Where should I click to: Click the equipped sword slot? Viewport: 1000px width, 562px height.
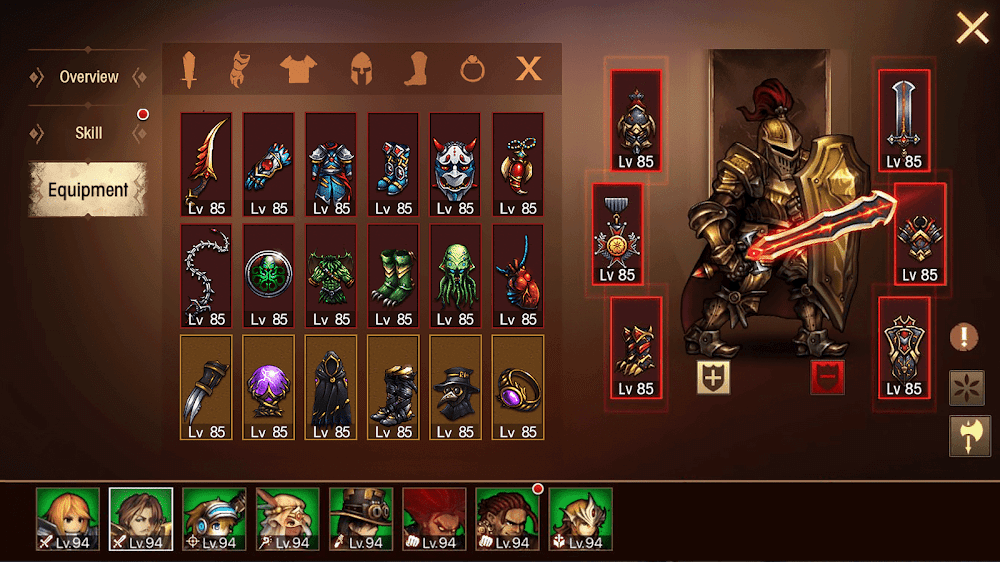coord(904,120)
